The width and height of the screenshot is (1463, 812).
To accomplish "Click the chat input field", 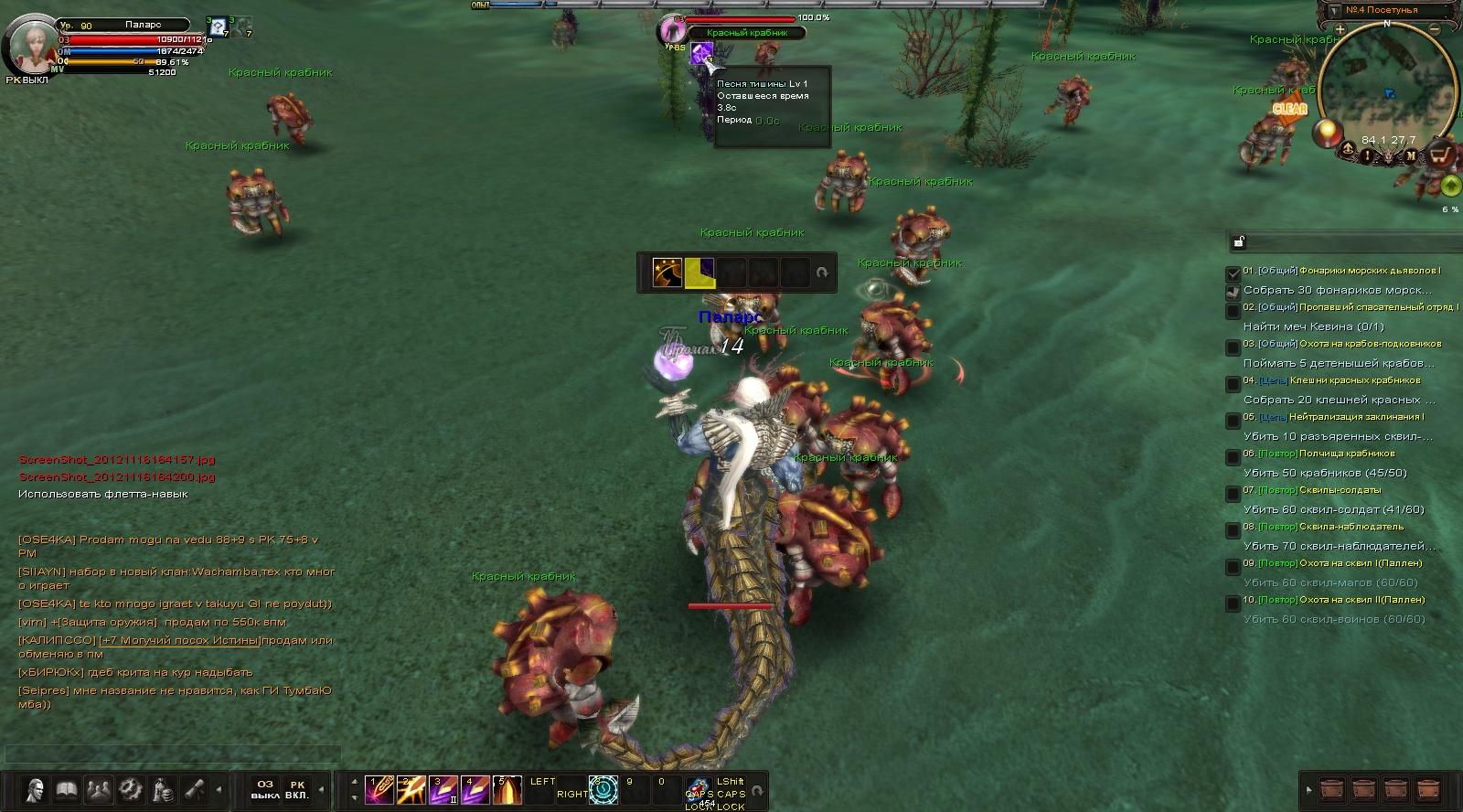I will [172, 754].
